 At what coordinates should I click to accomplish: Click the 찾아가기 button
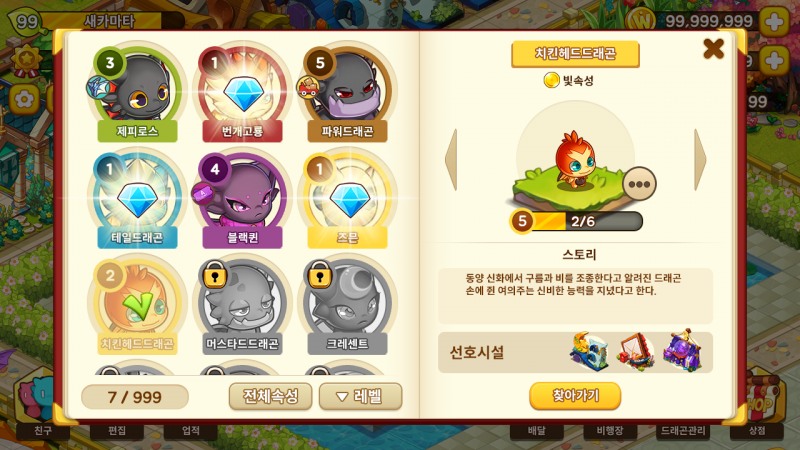575,396
